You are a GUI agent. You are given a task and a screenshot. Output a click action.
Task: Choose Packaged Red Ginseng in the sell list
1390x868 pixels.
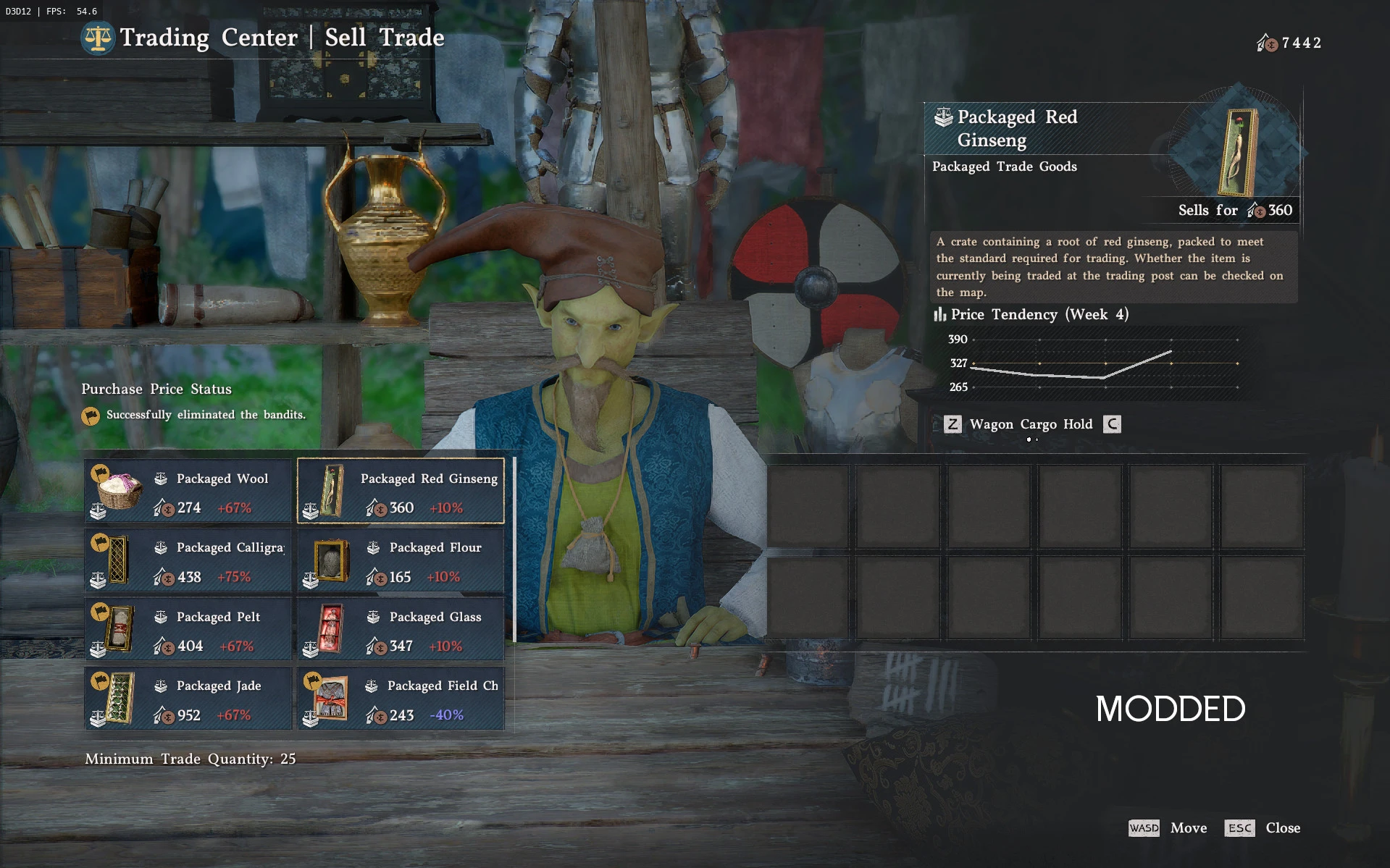401,491
